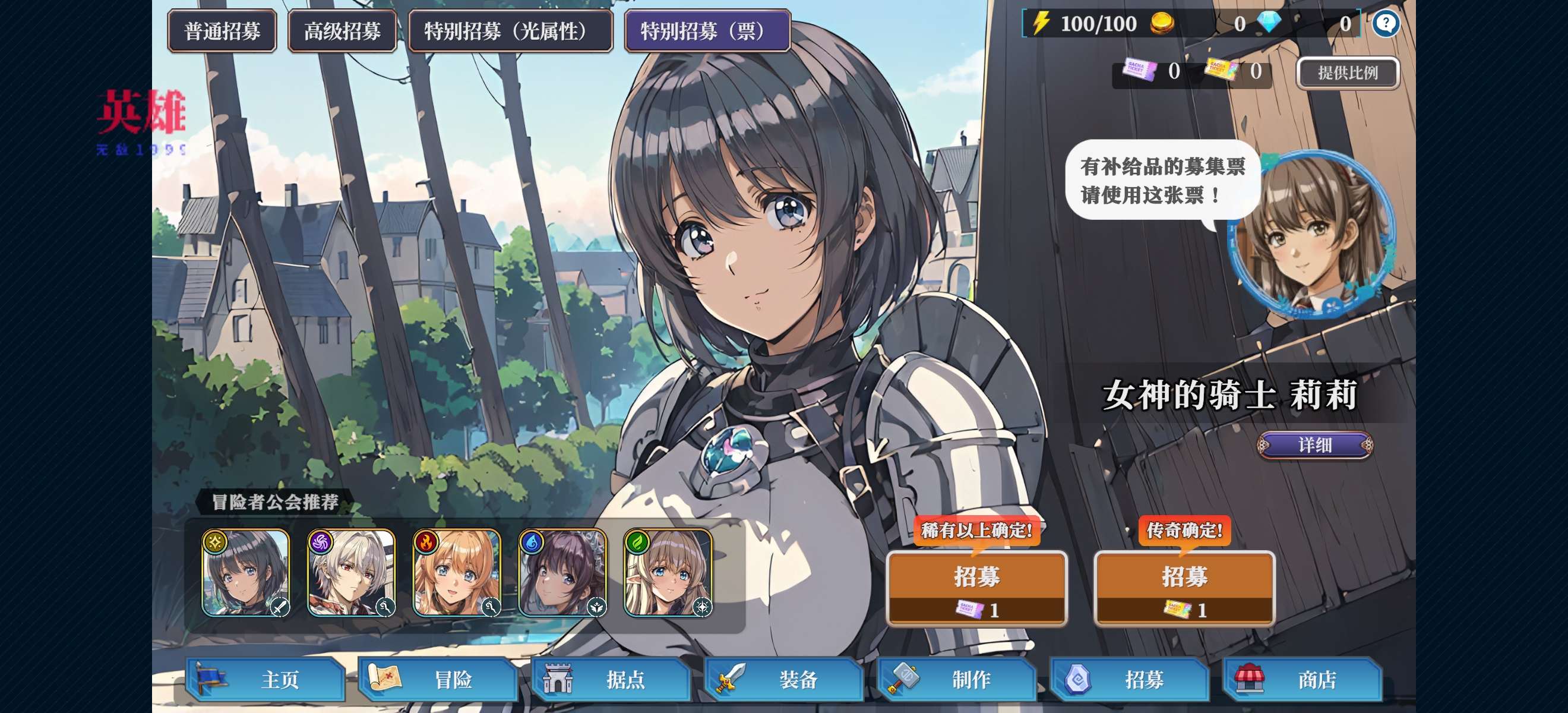
Task: Open the question mark help button
Action: tap(1386, 24)
